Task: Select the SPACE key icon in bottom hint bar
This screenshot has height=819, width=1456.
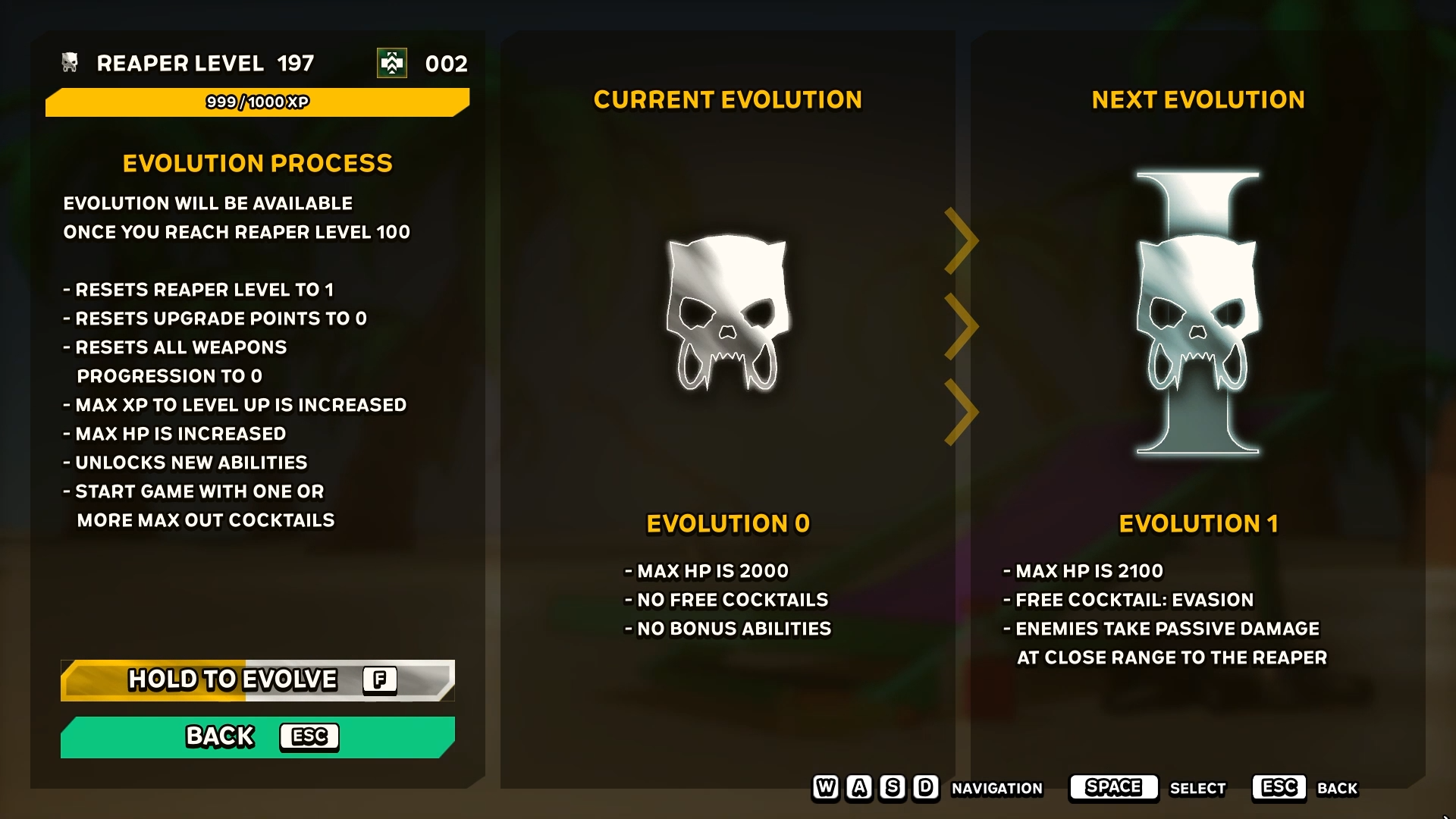Action: (1112, 787)
